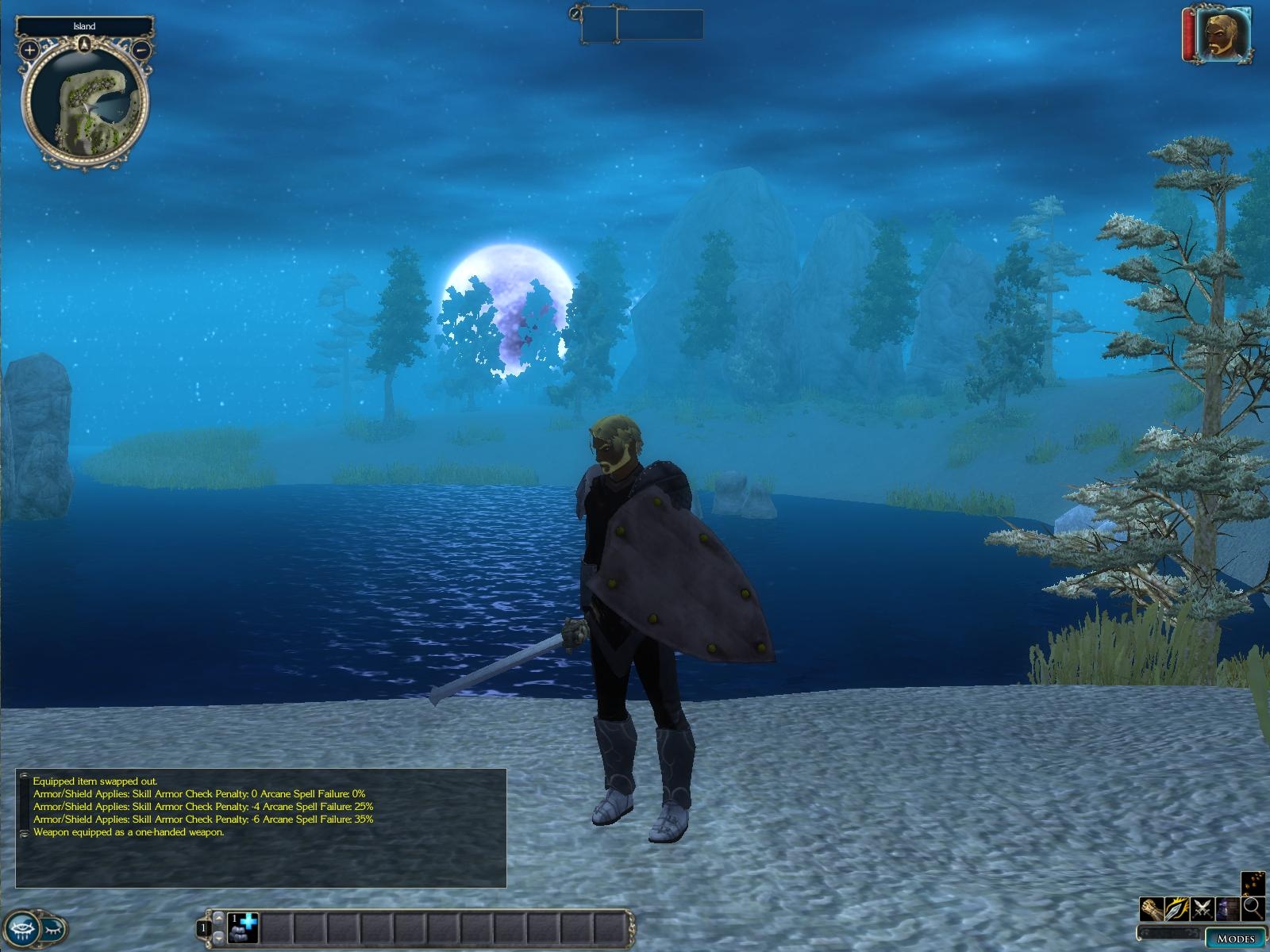Zoom out the minimap with minus button
The height and width of the screenshot is (952, 1270).
click(140, 50)
